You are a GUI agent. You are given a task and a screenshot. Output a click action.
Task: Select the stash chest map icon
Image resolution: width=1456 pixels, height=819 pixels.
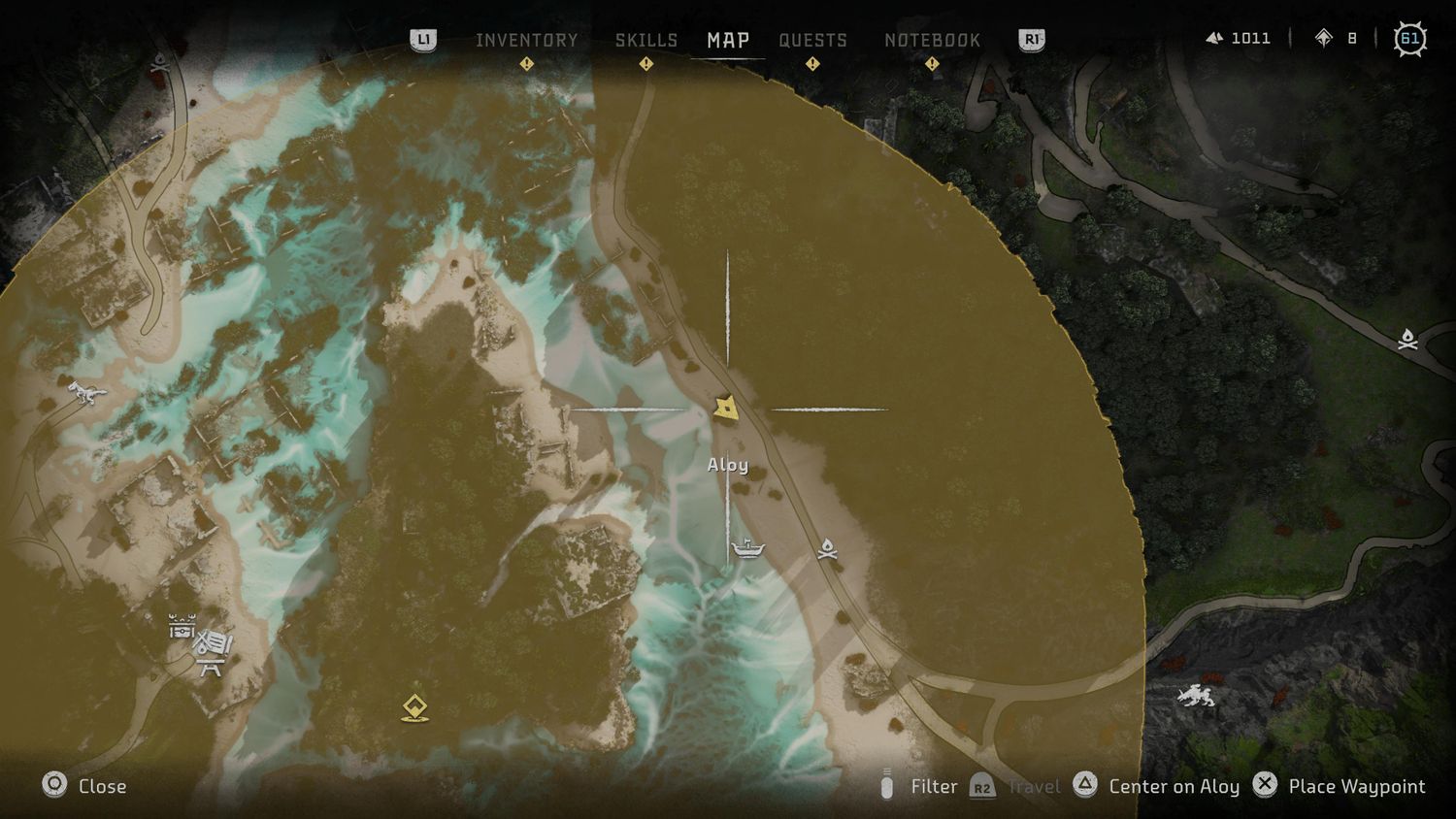pos(182,627)
